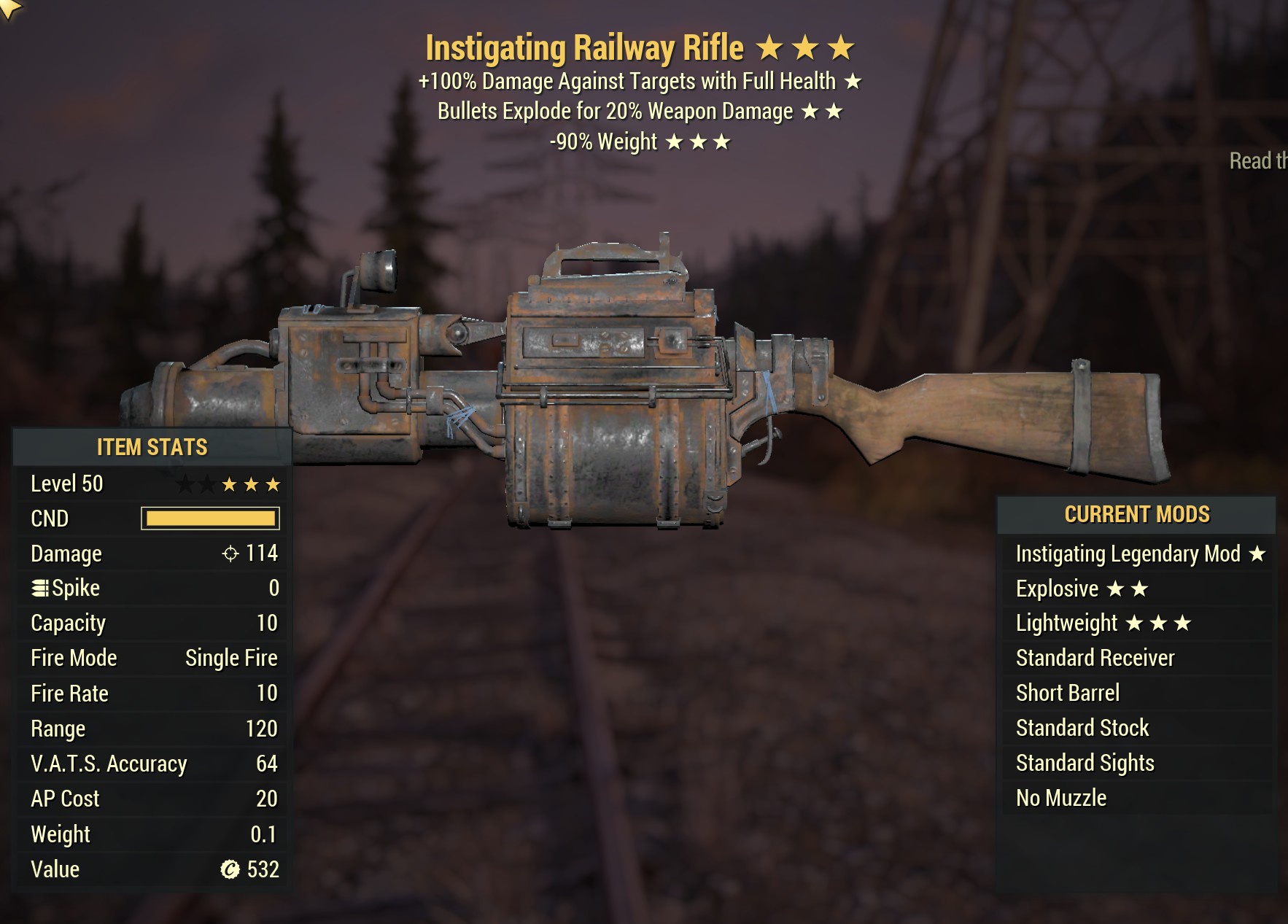Viewport: 1288px width, 924px height.
Task: Toggle the Instigating Legendary Mod
Action: point(1128,554)
